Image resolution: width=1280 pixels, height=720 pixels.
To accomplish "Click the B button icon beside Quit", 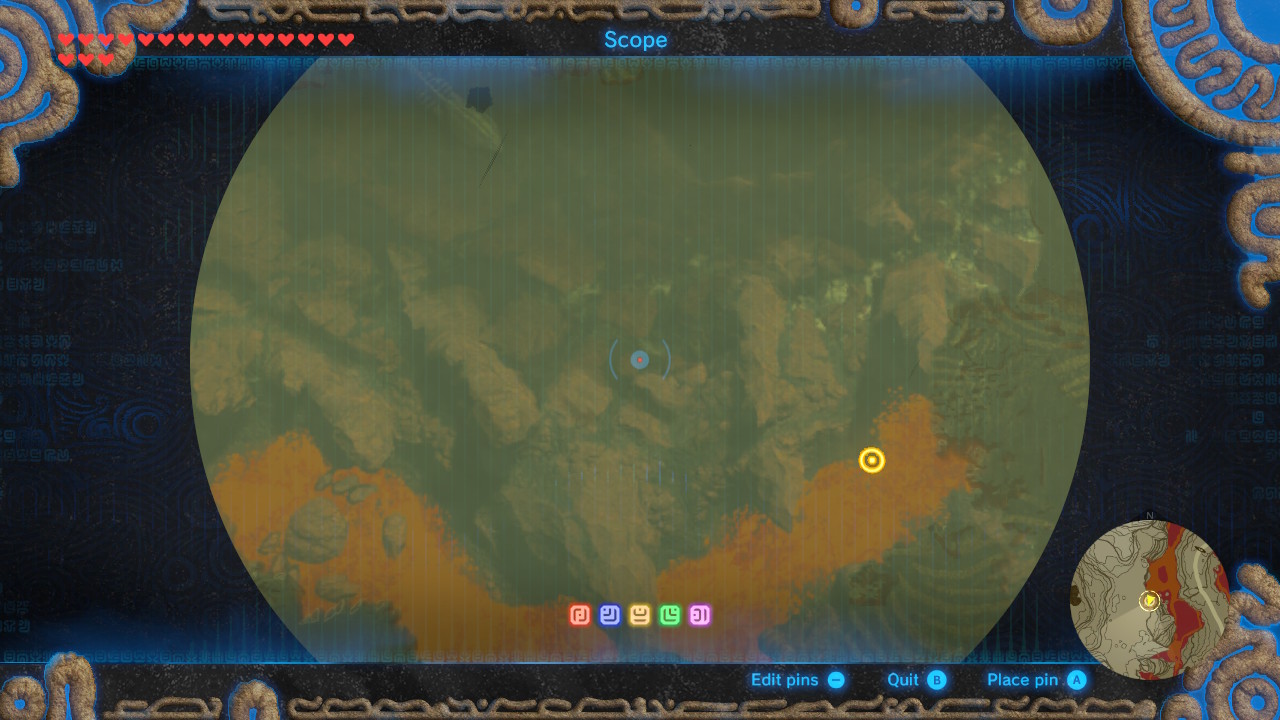I will tap(936, 679).
